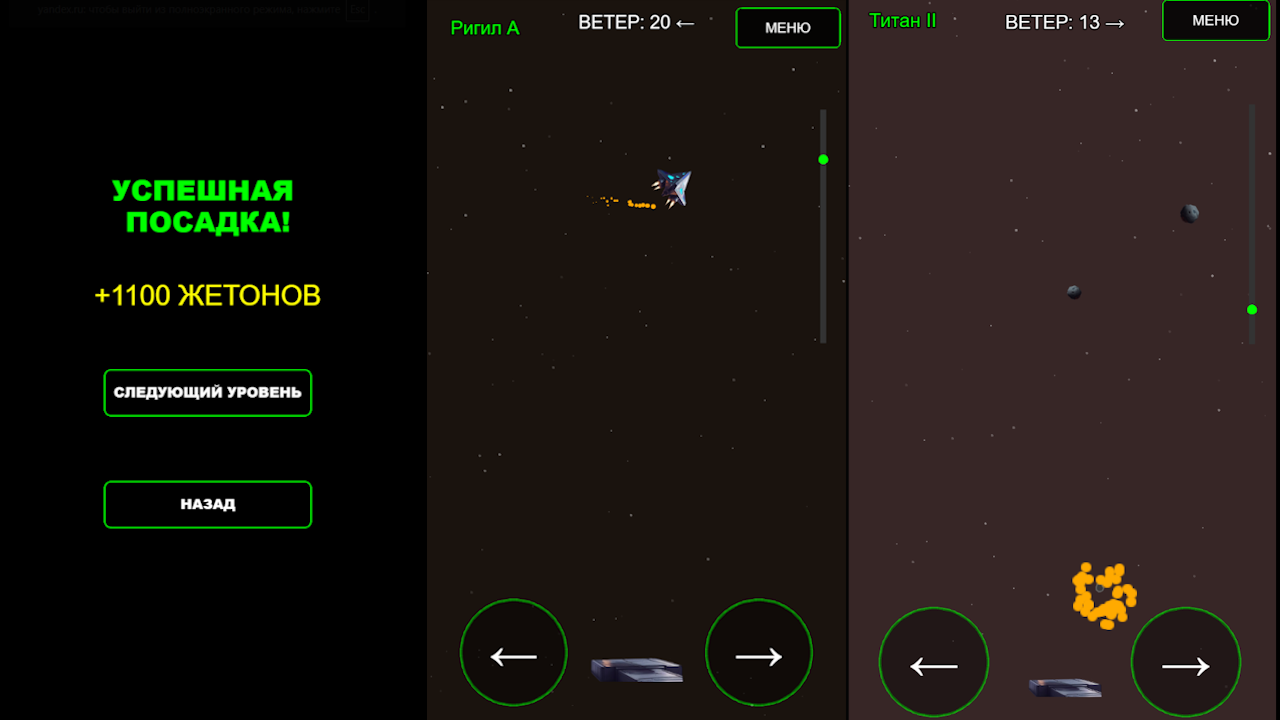
Task: Click the landing pad on Титан II level
Action: click(x=1064, y=686)
